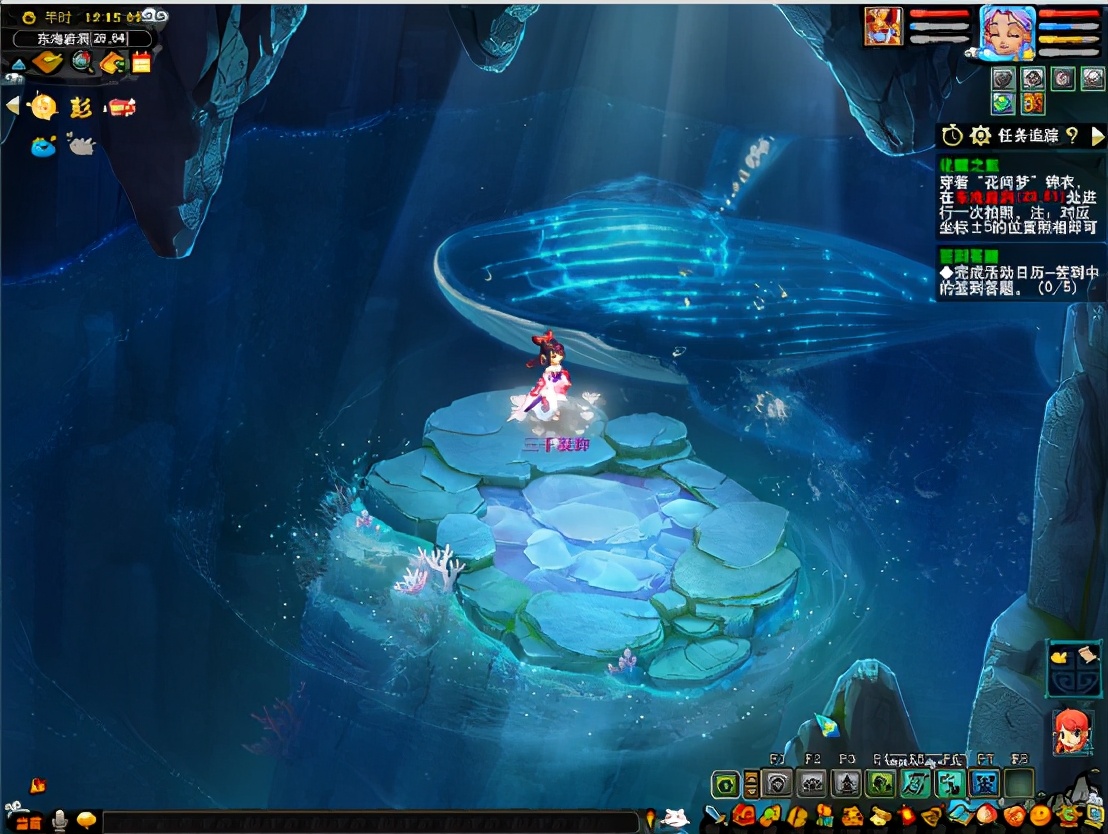Viewport: 1108px width, 834px height.
Task: Open the task tracker gear settings
Action: 981,135
